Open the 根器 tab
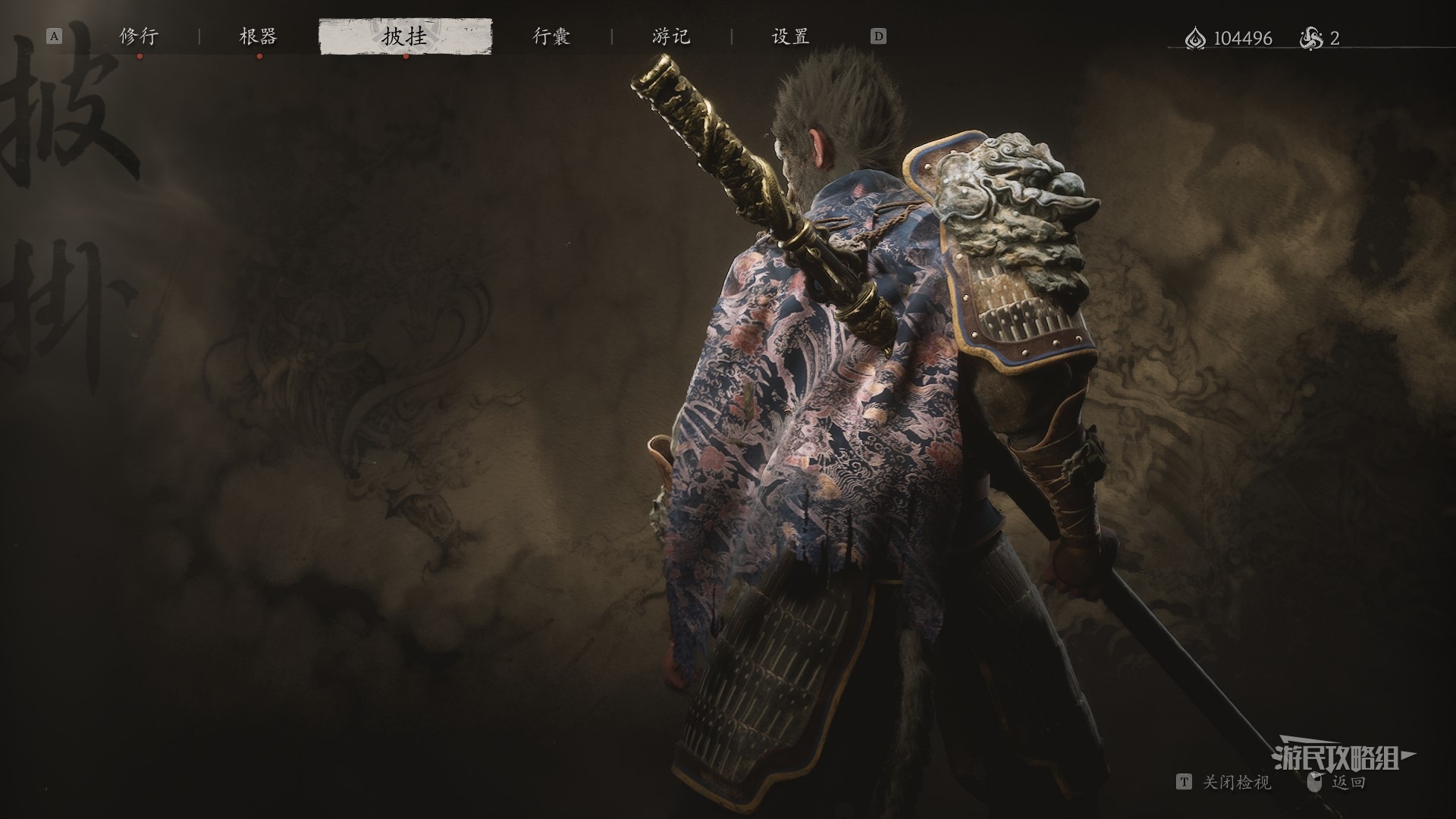Screen dimensions: 1456x819 259,36
